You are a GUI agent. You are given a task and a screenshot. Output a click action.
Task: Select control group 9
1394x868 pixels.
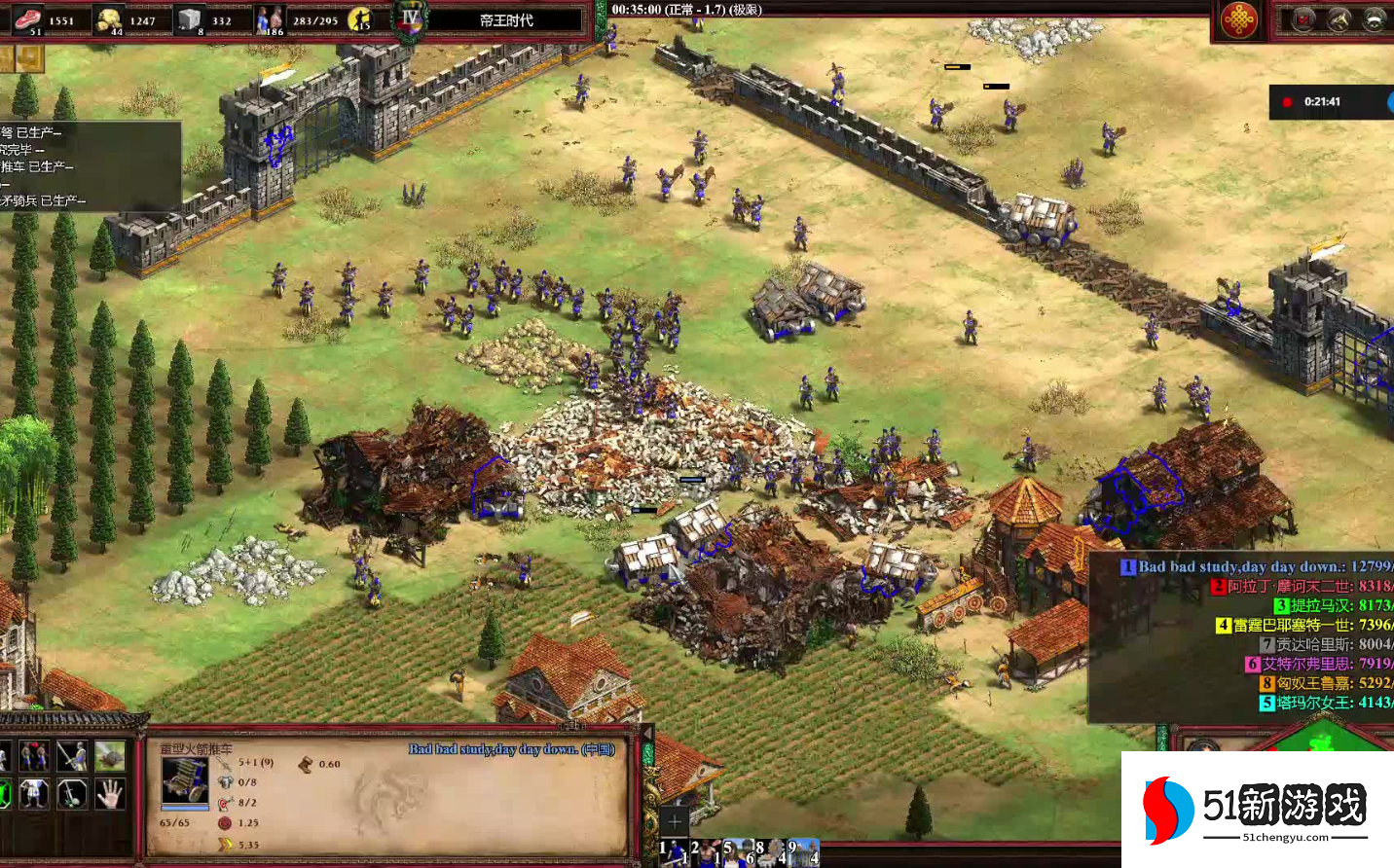coord(803,852)
